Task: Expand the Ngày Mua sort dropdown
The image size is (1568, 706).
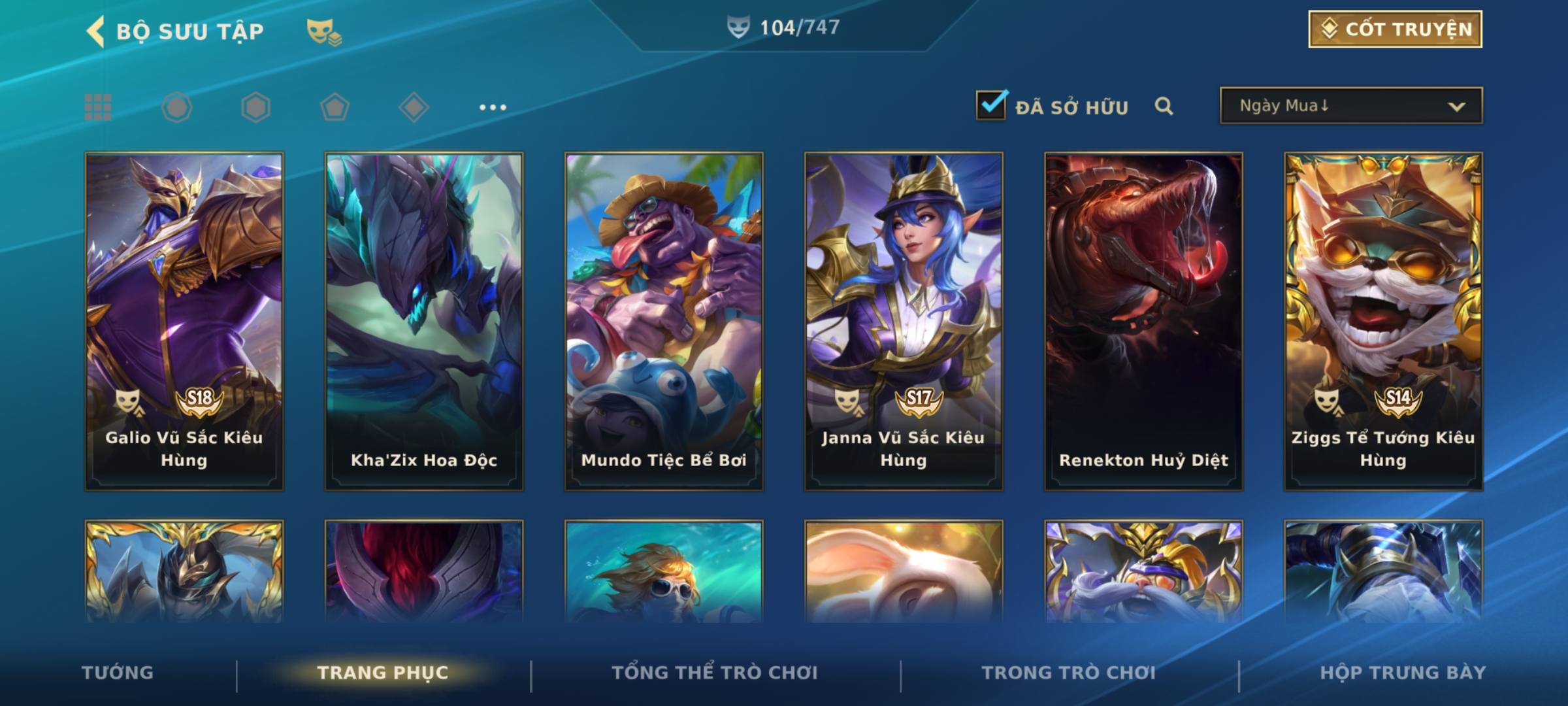Action: 1350,106
